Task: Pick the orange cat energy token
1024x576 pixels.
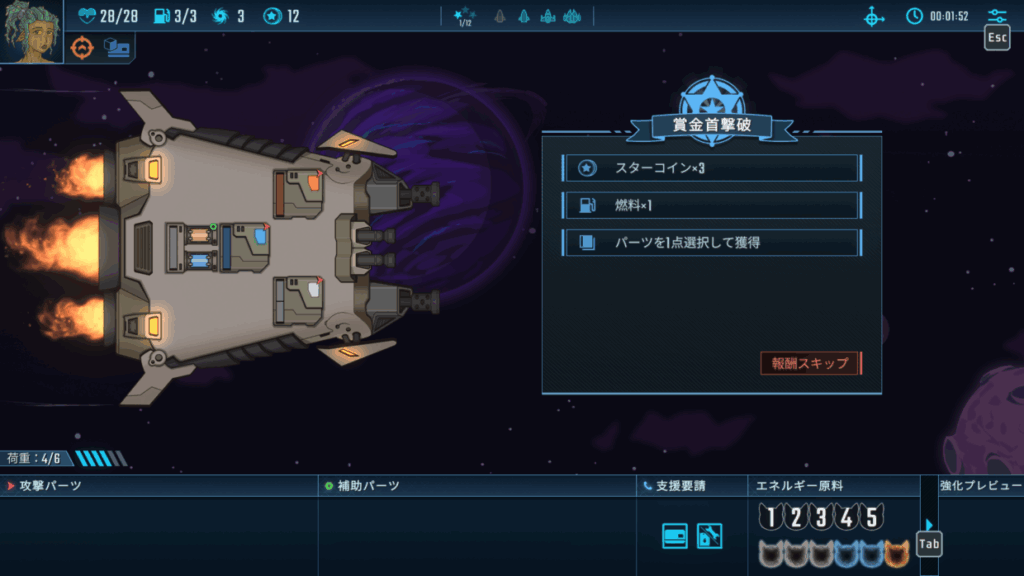Action: (x=896, y=551)
